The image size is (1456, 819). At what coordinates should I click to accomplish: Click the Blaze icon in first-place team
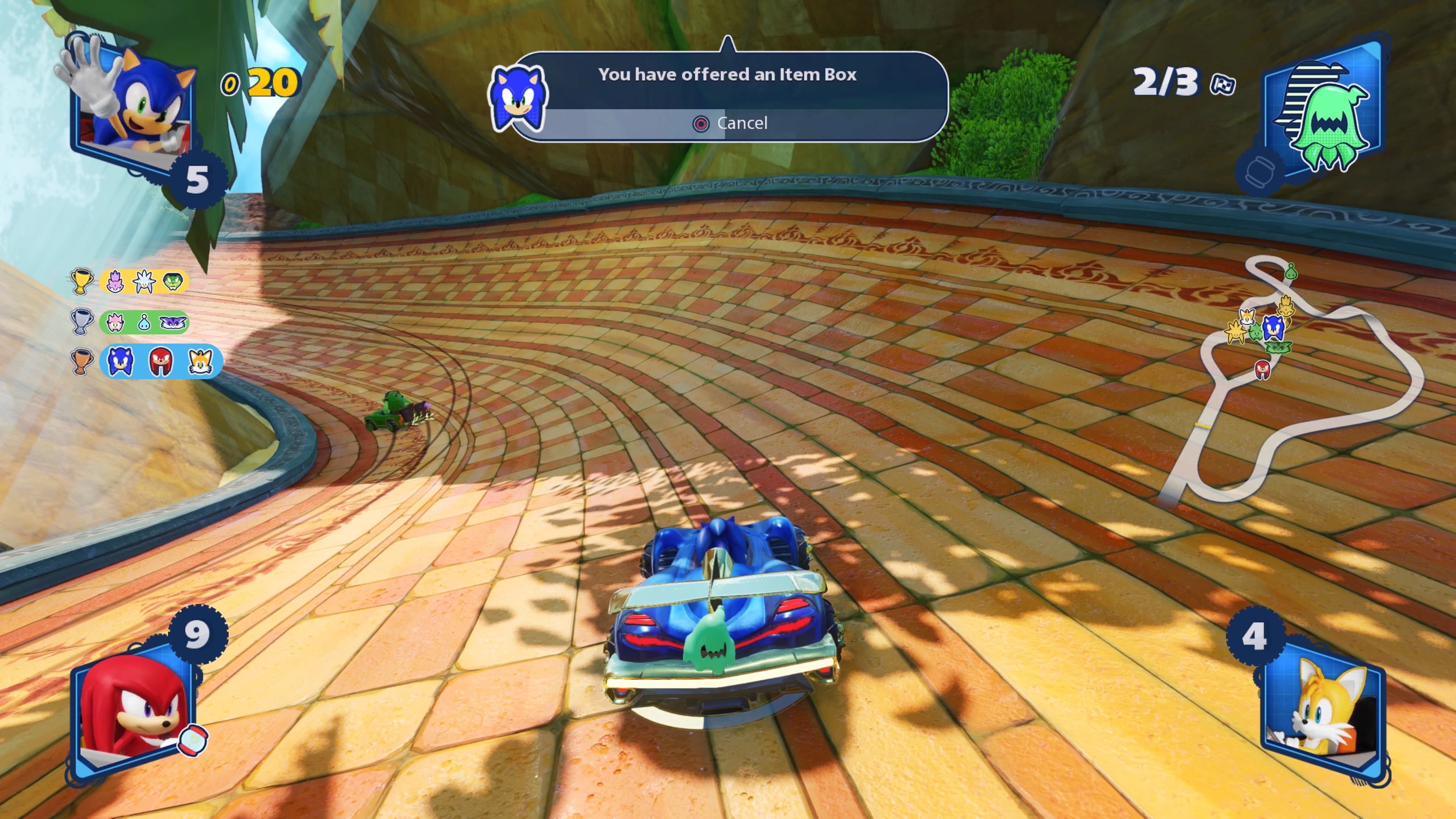point(115,282)
